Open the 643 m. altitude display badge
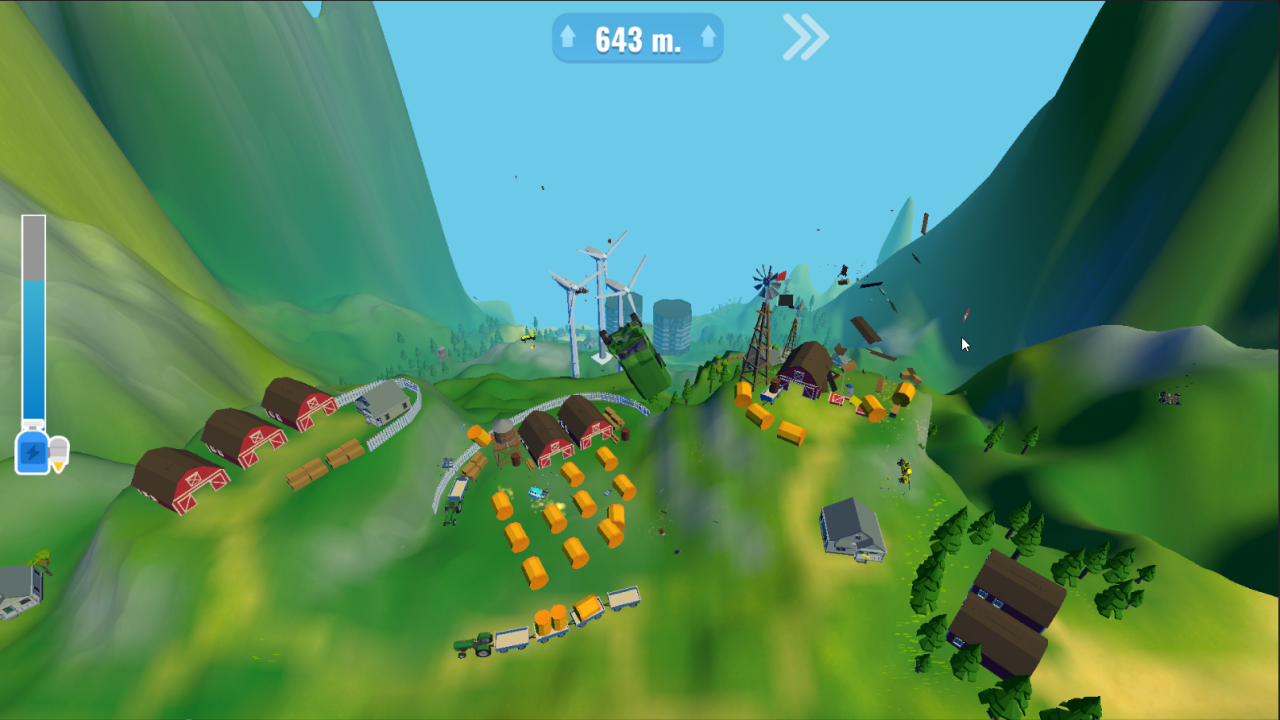Screen dimensions: 1280x720 point(638,38)
